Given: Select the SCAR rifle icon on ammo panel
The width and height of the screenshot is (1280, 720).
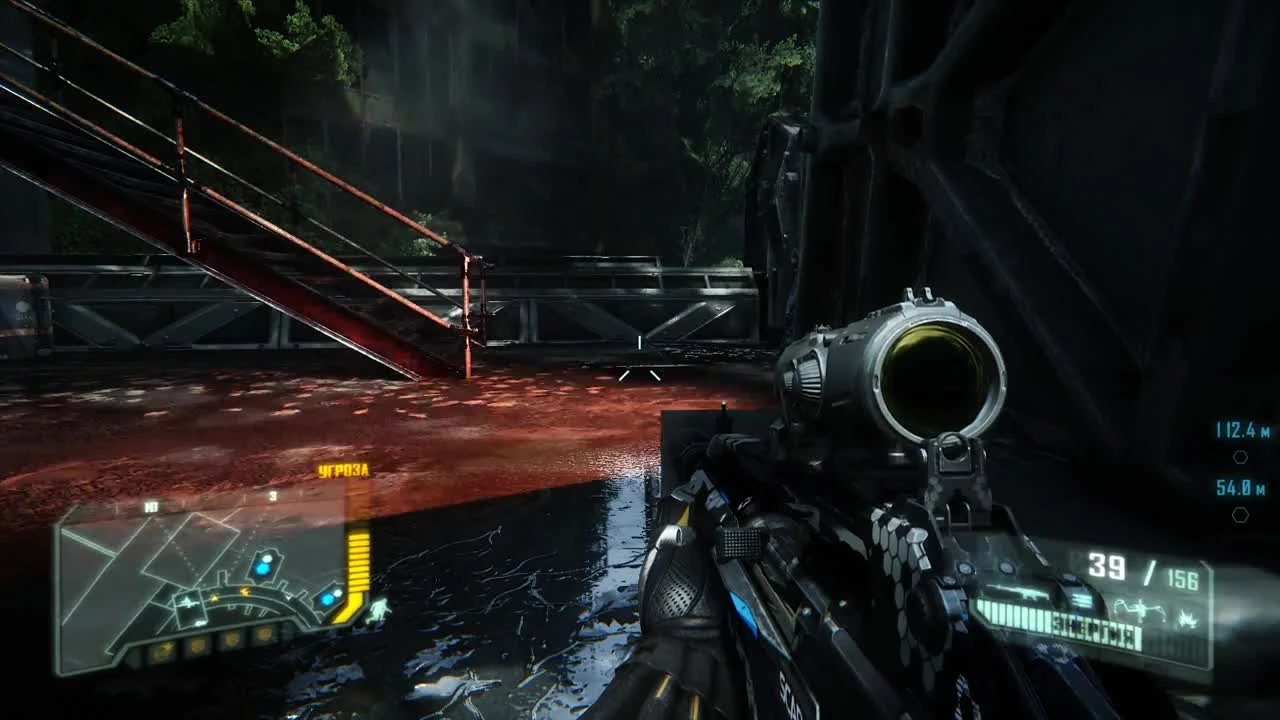Looking at the screenshot, I should (1029, 595).
